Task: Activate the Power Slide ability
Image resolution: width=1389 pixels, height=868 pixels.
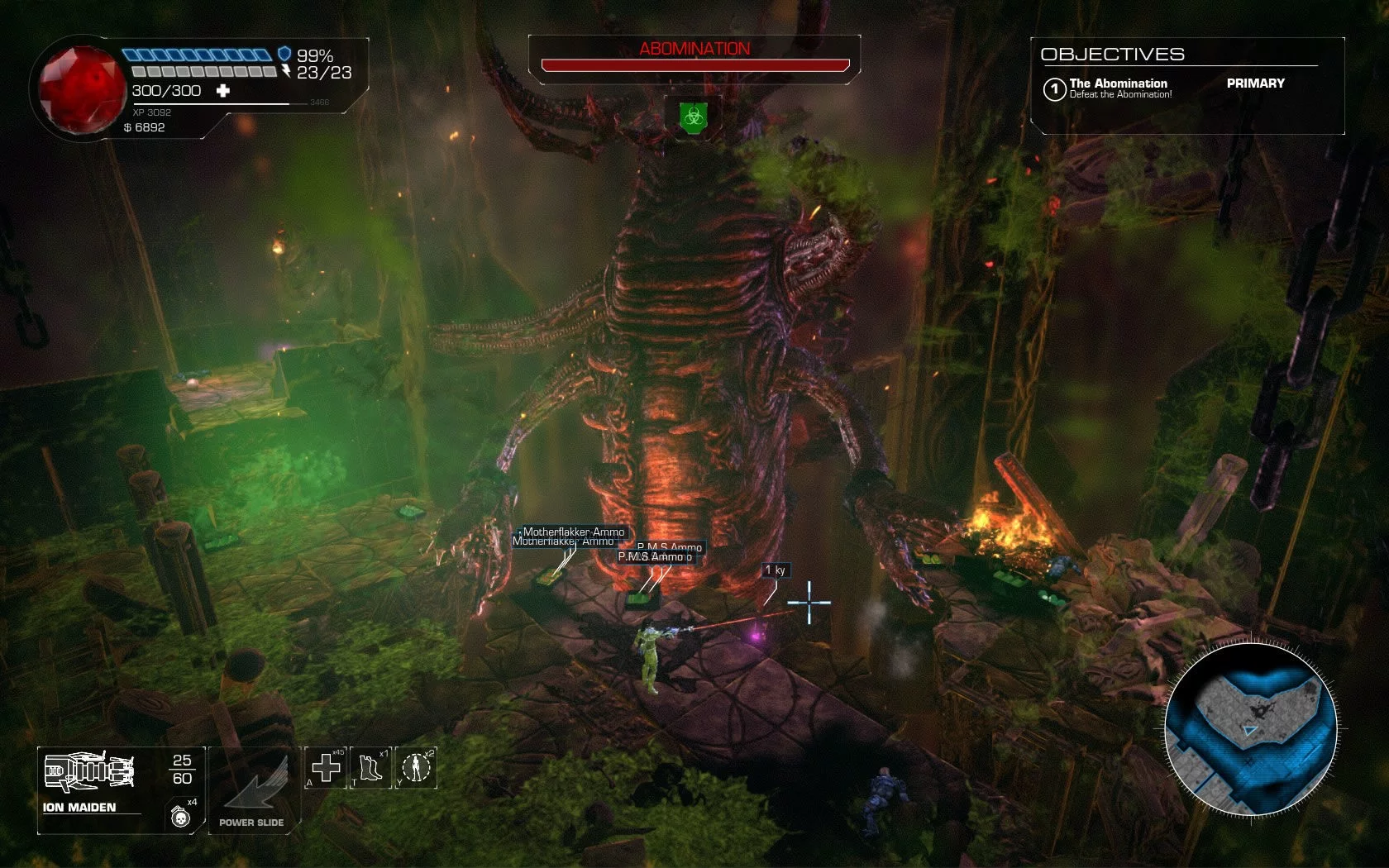Action: tap(252, 789)
